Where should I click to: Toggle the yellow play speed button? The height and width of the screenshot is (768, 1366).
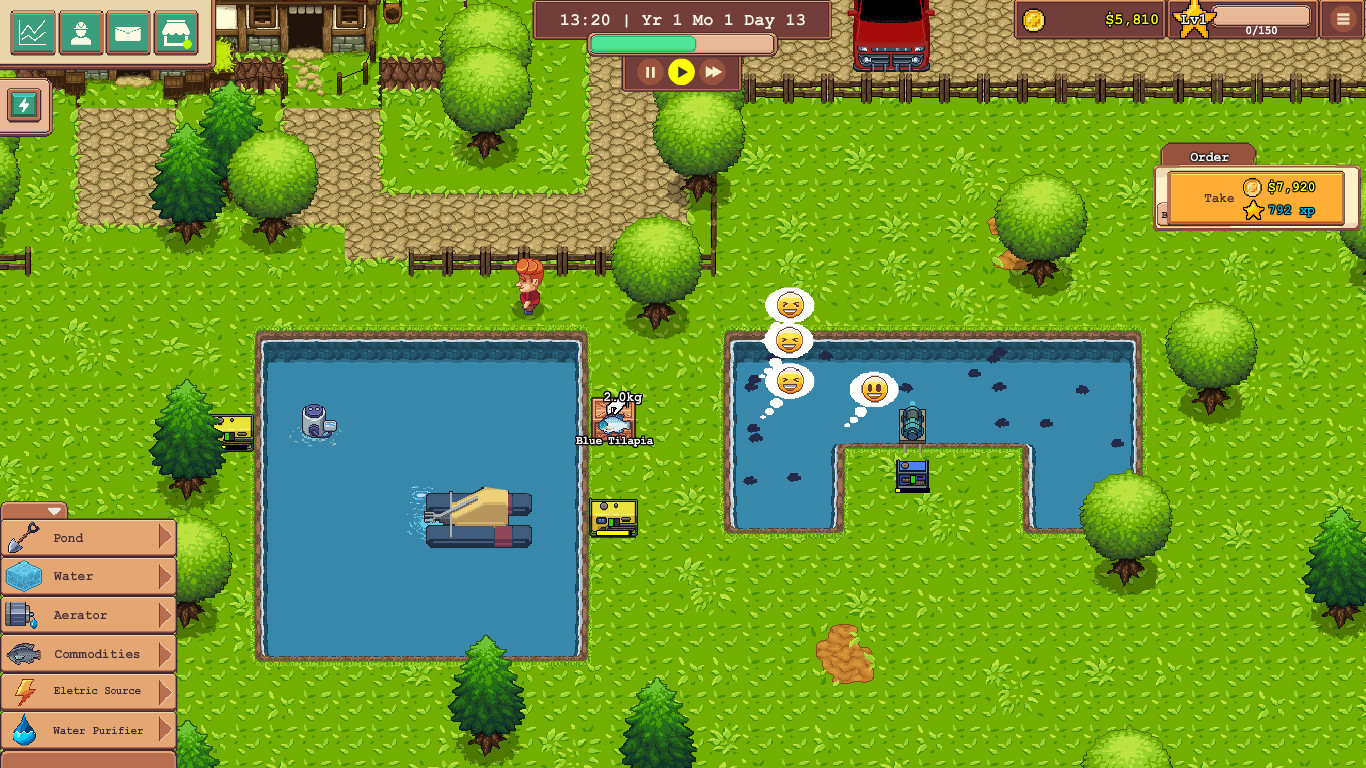pos(682,71)
